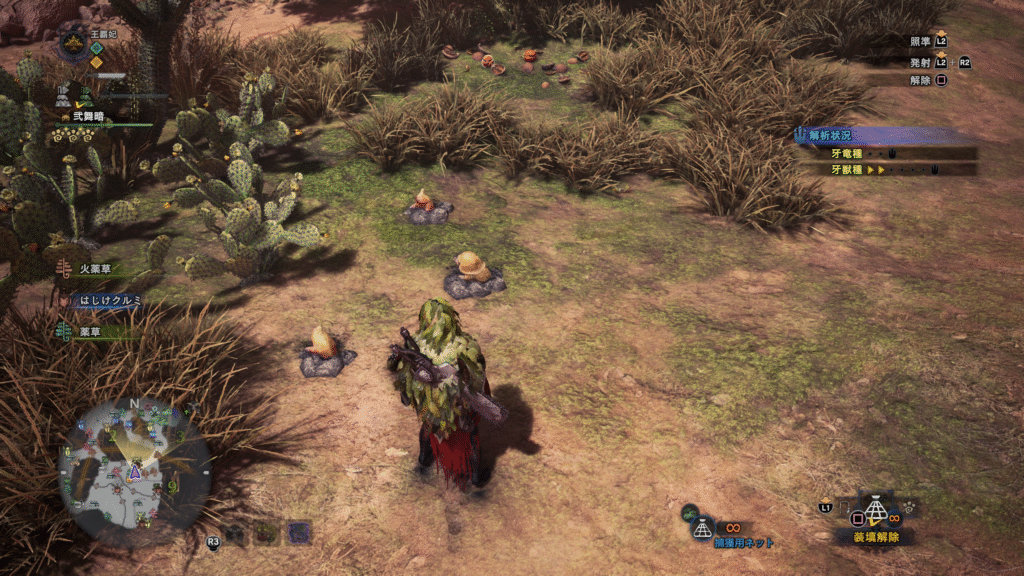Screen dimensions: 1024x576
Task: Select the 王覇妃 quest emblem icon
Action: pyautogui.click(x=75, y=43)
